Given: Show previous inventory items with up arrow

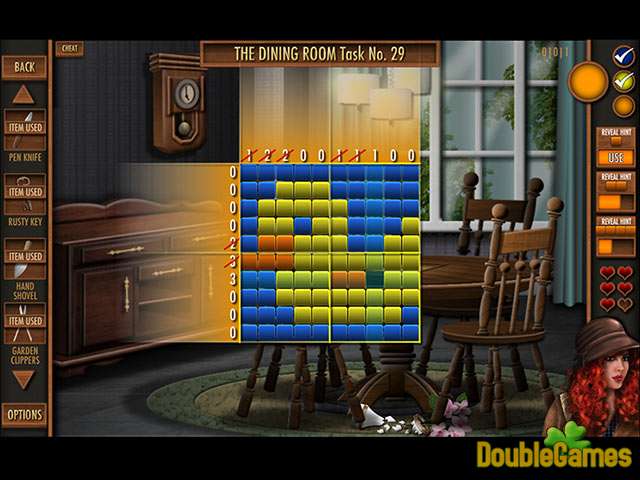Looking at the screenshot, I should pos(24,95).
